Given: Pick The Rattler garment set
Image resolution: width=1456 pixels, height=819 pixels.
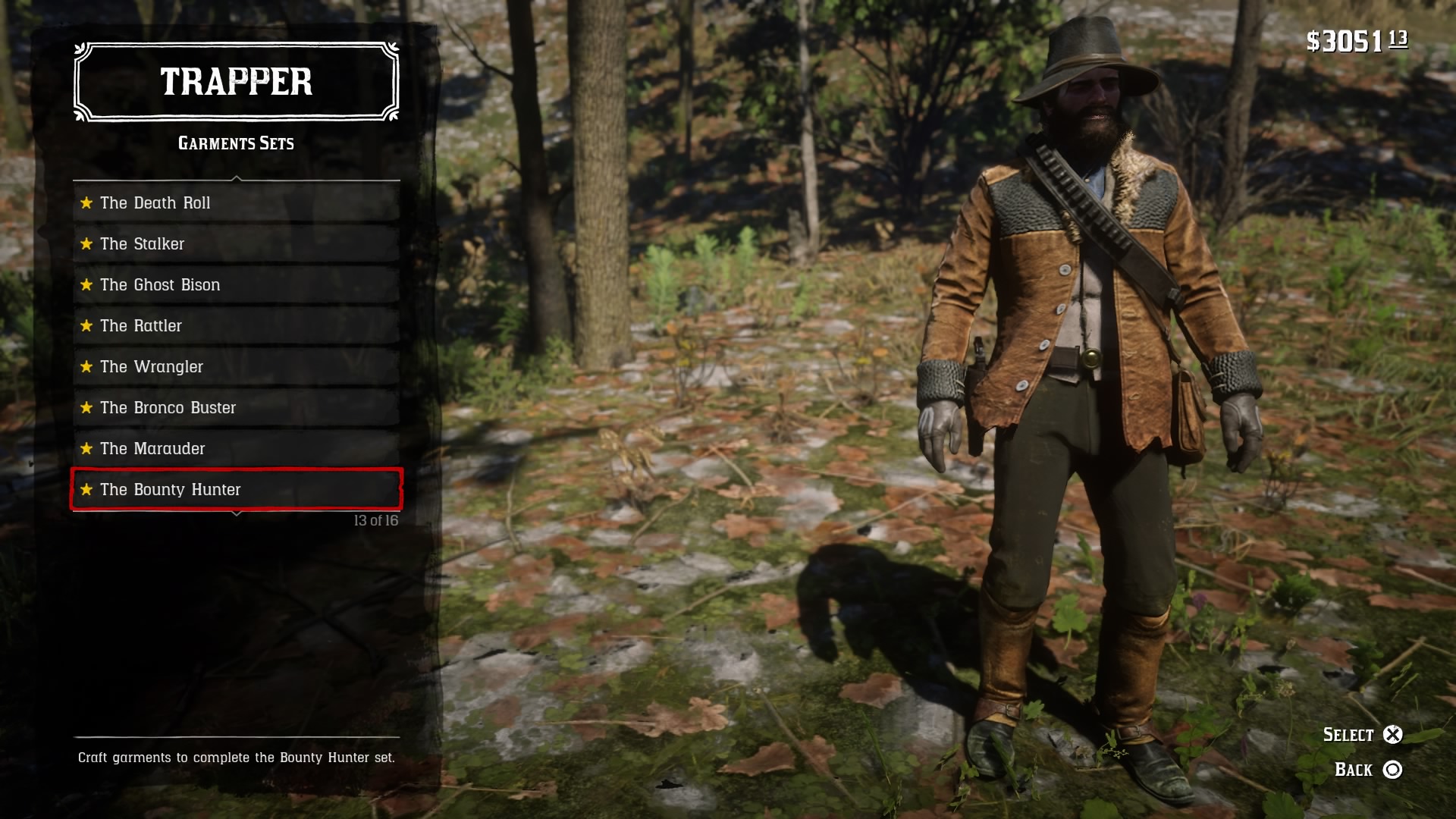Looking at the screenshot, I should click(x=236, y=326).
